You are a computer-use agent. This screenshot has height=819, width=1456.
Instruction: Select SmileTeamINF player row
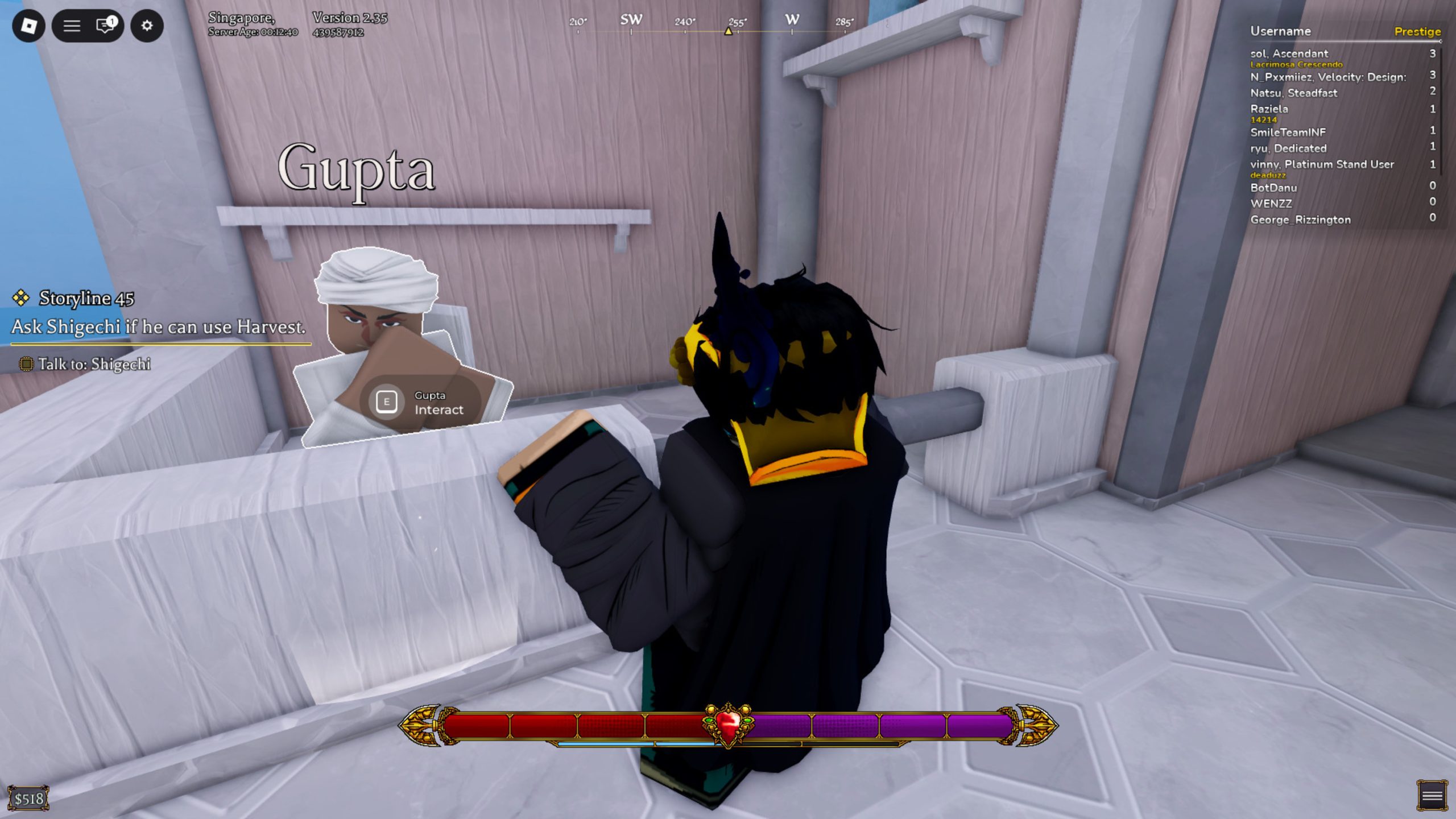click(1288, 133)
